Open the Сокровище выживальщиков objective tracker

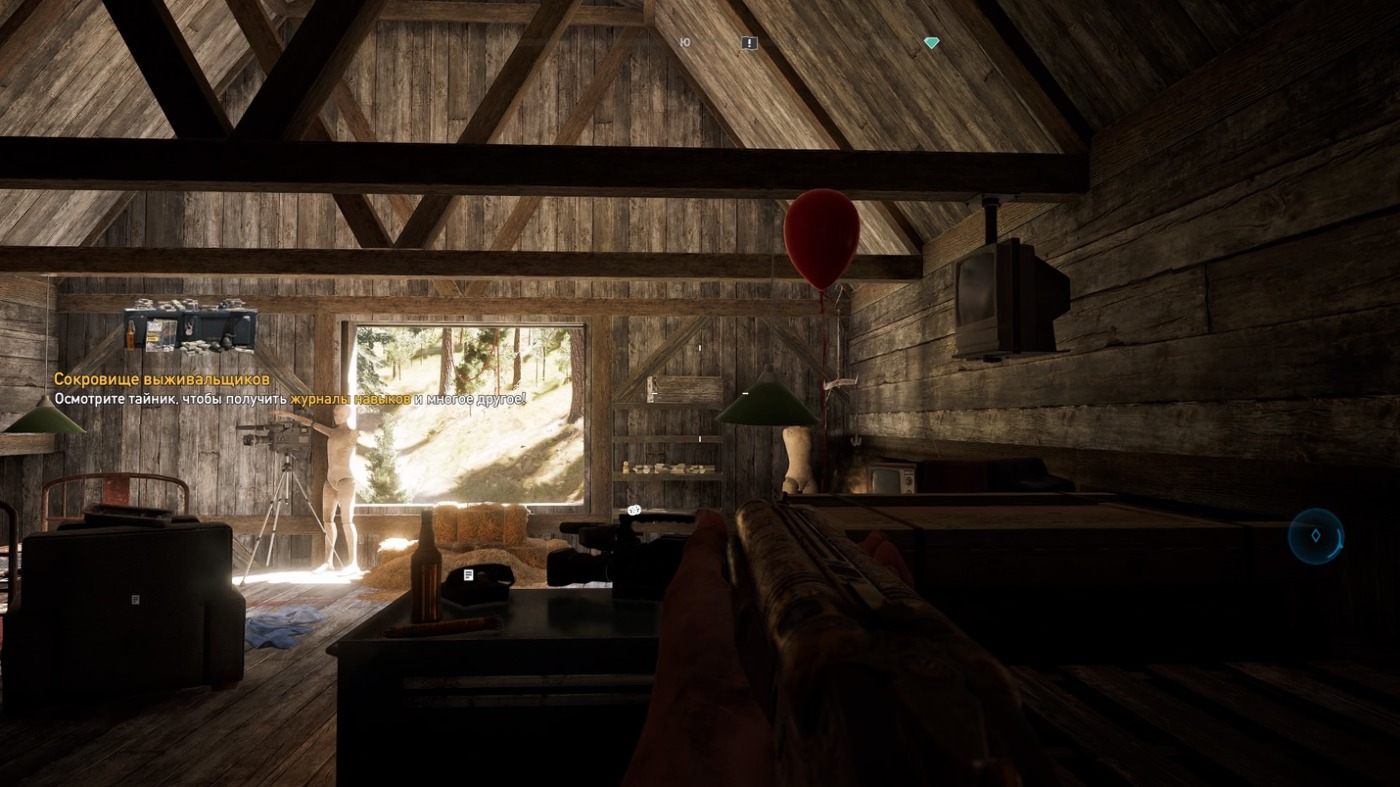coord(162,380)
